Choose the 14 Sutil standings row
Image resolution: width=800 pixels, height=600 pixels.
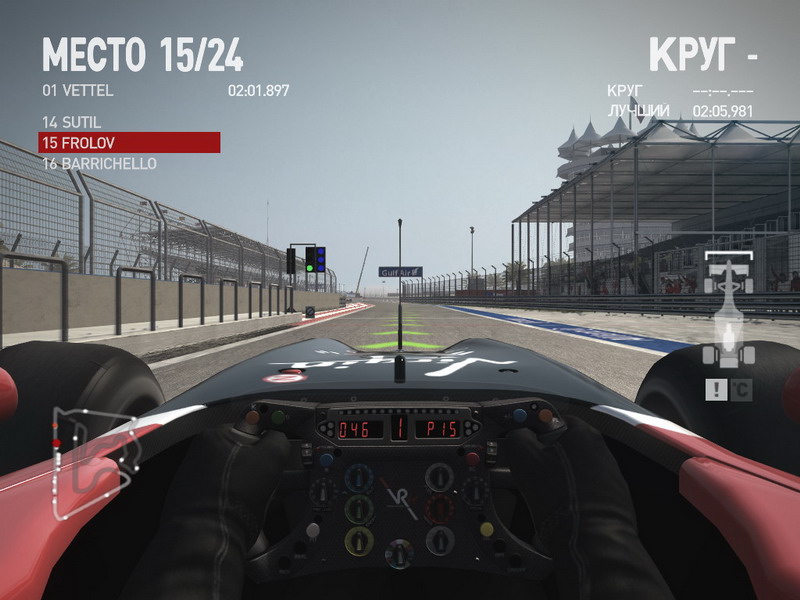[72, 122]
